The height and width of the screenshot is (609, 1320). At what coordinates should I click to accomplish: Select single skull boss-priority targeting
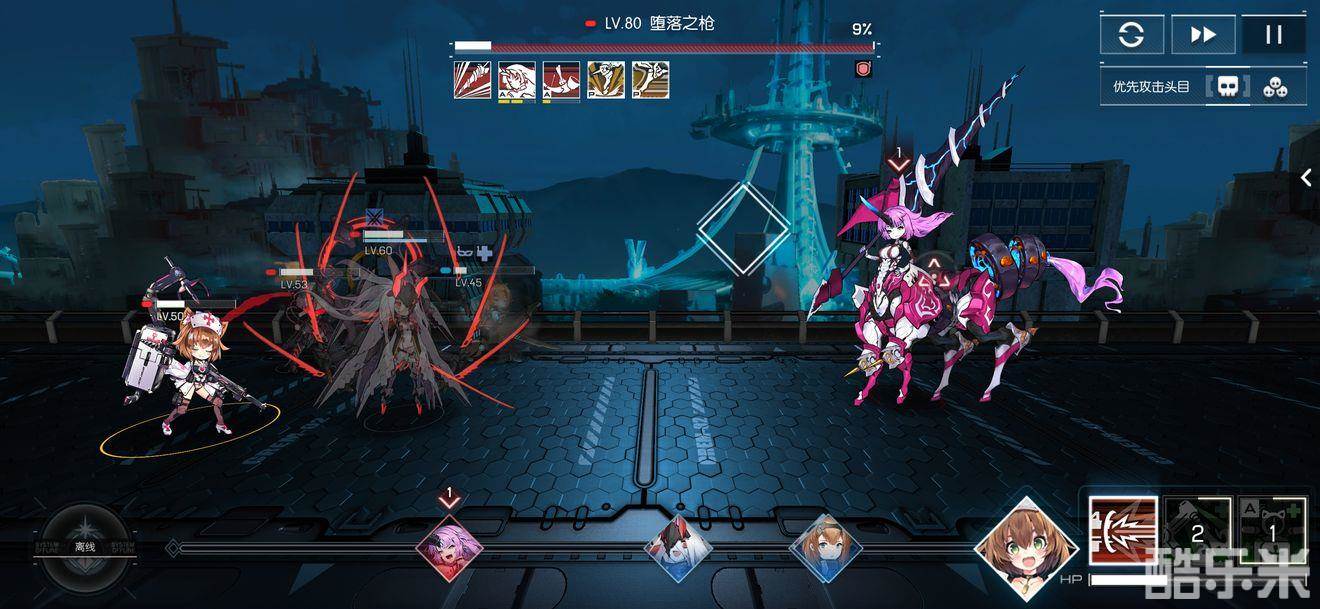tap(1227, 87)
